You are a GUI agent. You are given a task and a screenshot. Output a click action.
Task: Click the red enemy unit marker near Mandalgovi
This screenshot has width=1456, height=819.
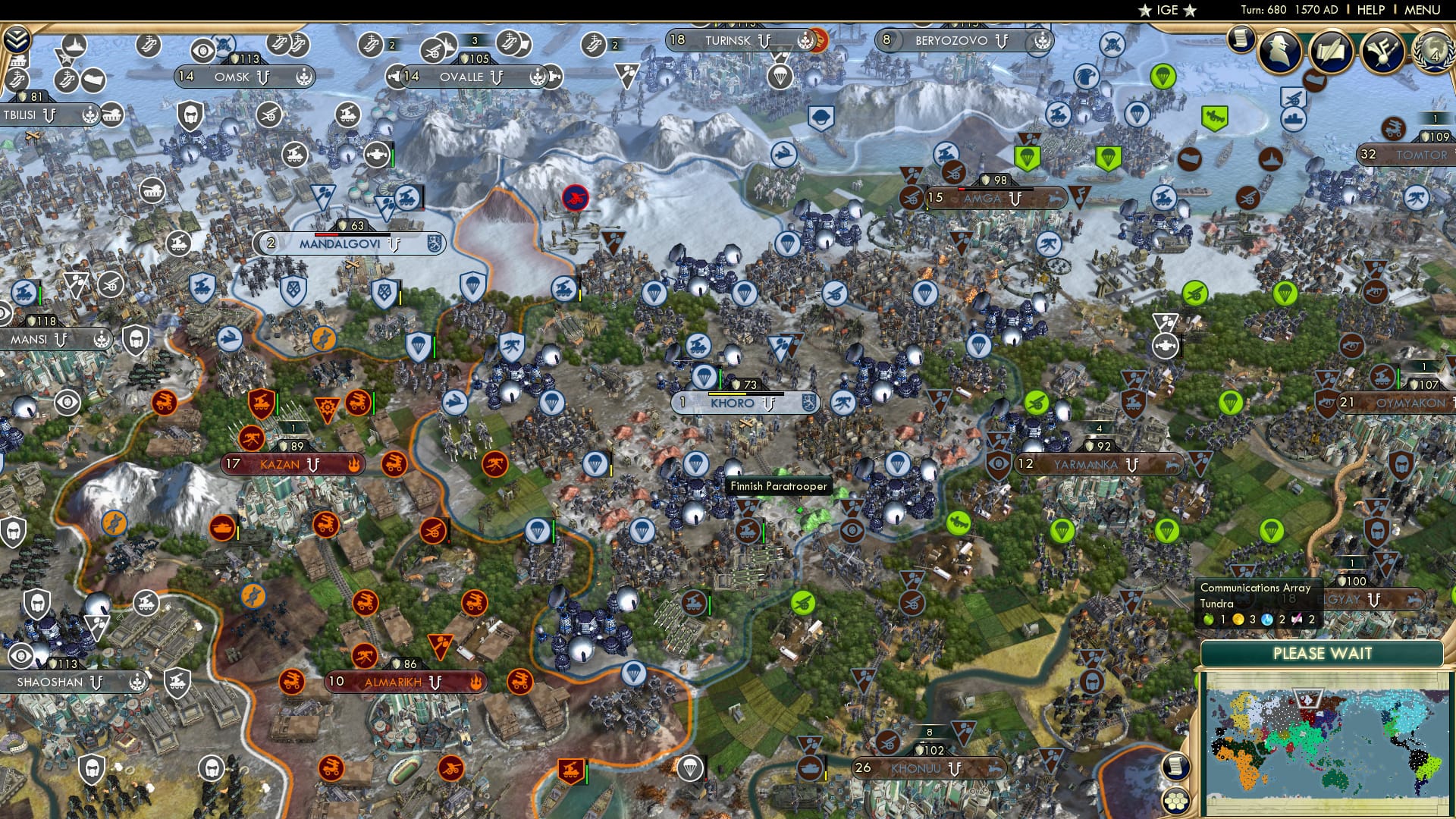click(x=575, y=196)
